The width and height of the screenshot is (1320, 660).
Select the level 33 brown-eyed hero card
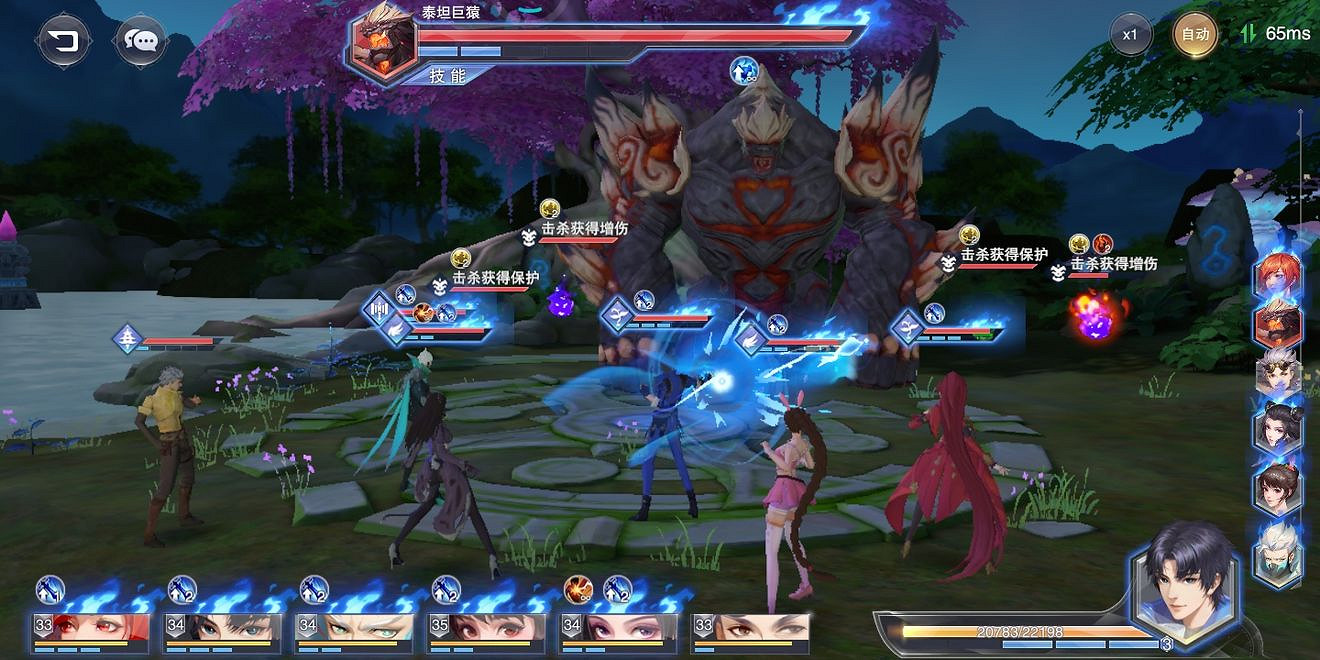[751, 630]
